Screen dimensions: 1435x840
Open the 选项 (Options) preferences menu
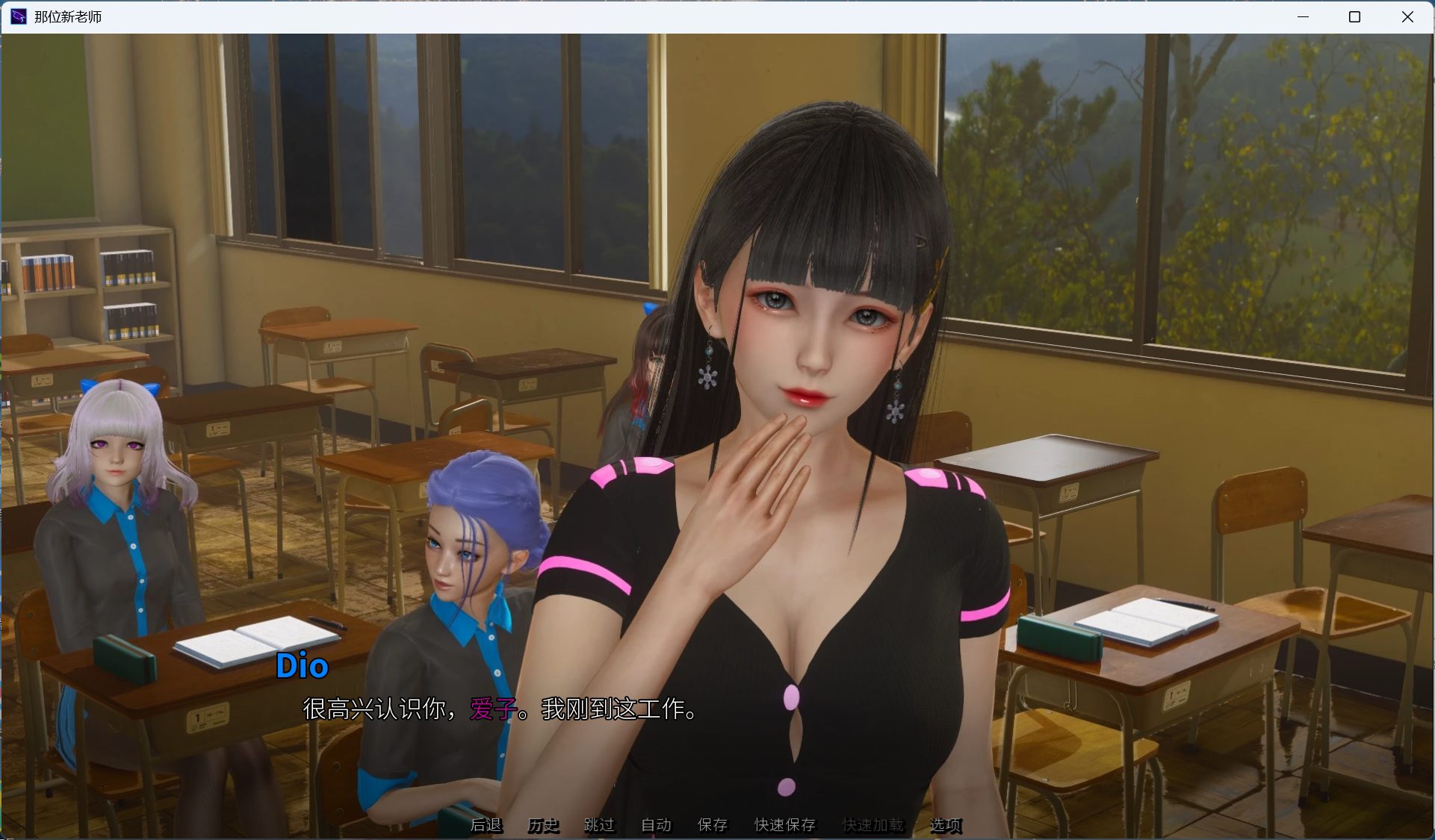[x=946, y=826]
